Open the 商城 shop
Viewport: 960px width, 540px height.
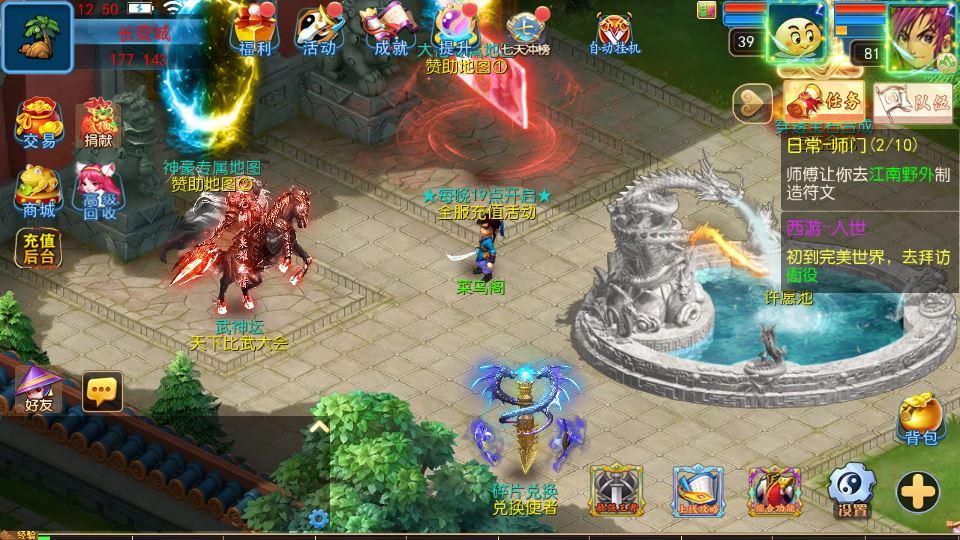36,190
